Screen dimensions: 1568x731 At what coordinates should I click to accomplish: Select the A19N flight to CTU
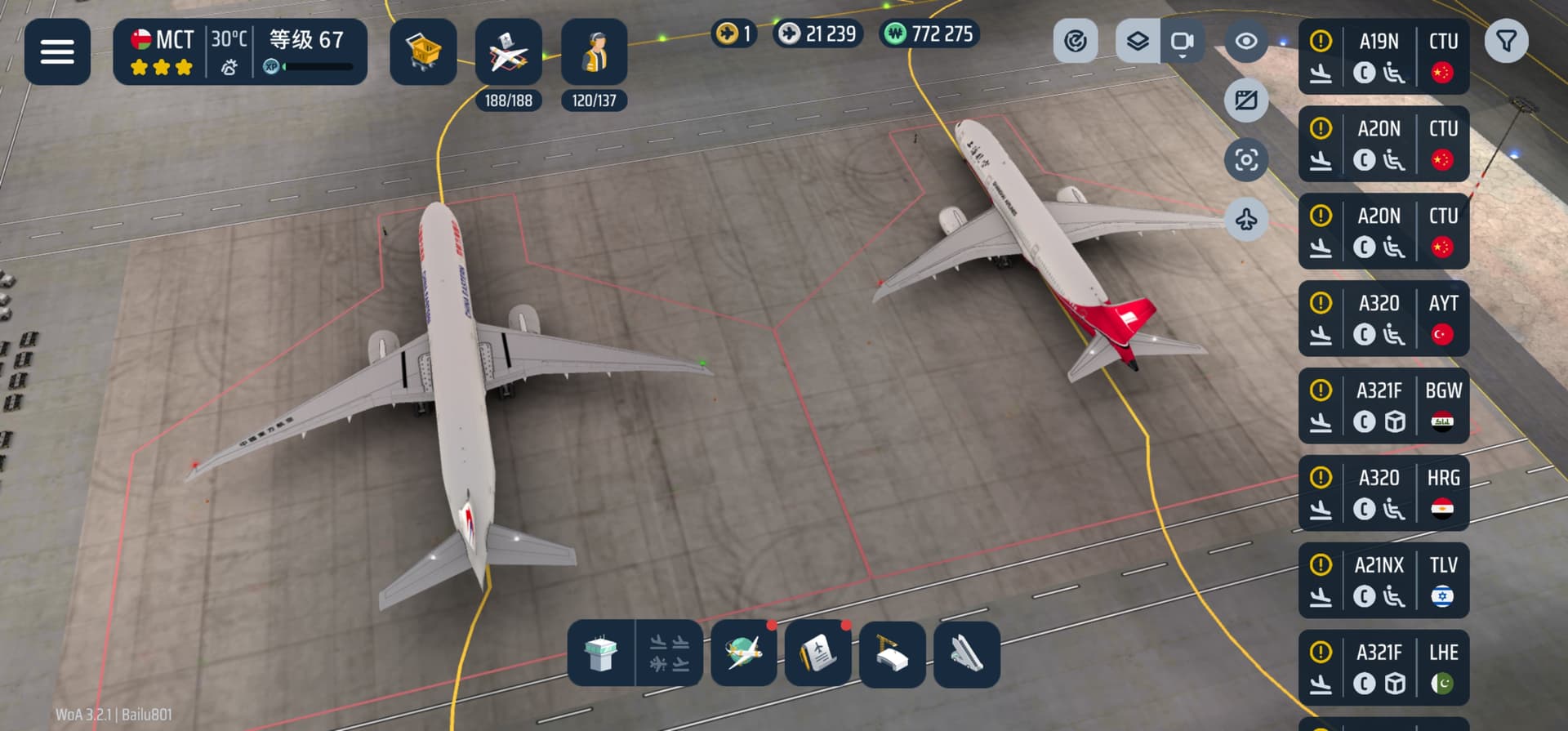[1383, 57]
